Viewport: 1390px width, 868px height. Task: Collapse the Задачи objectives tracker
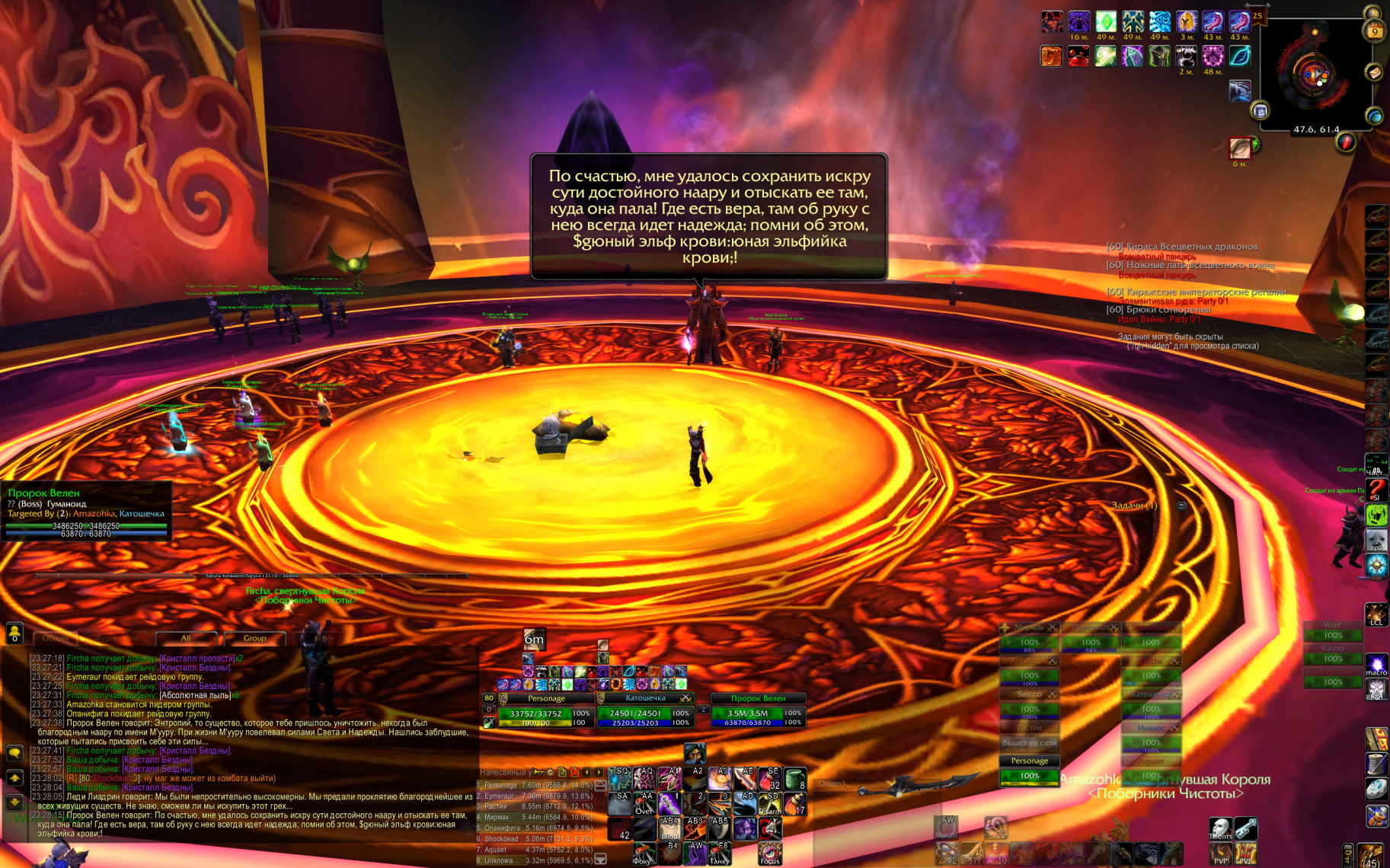[1181, 506]
